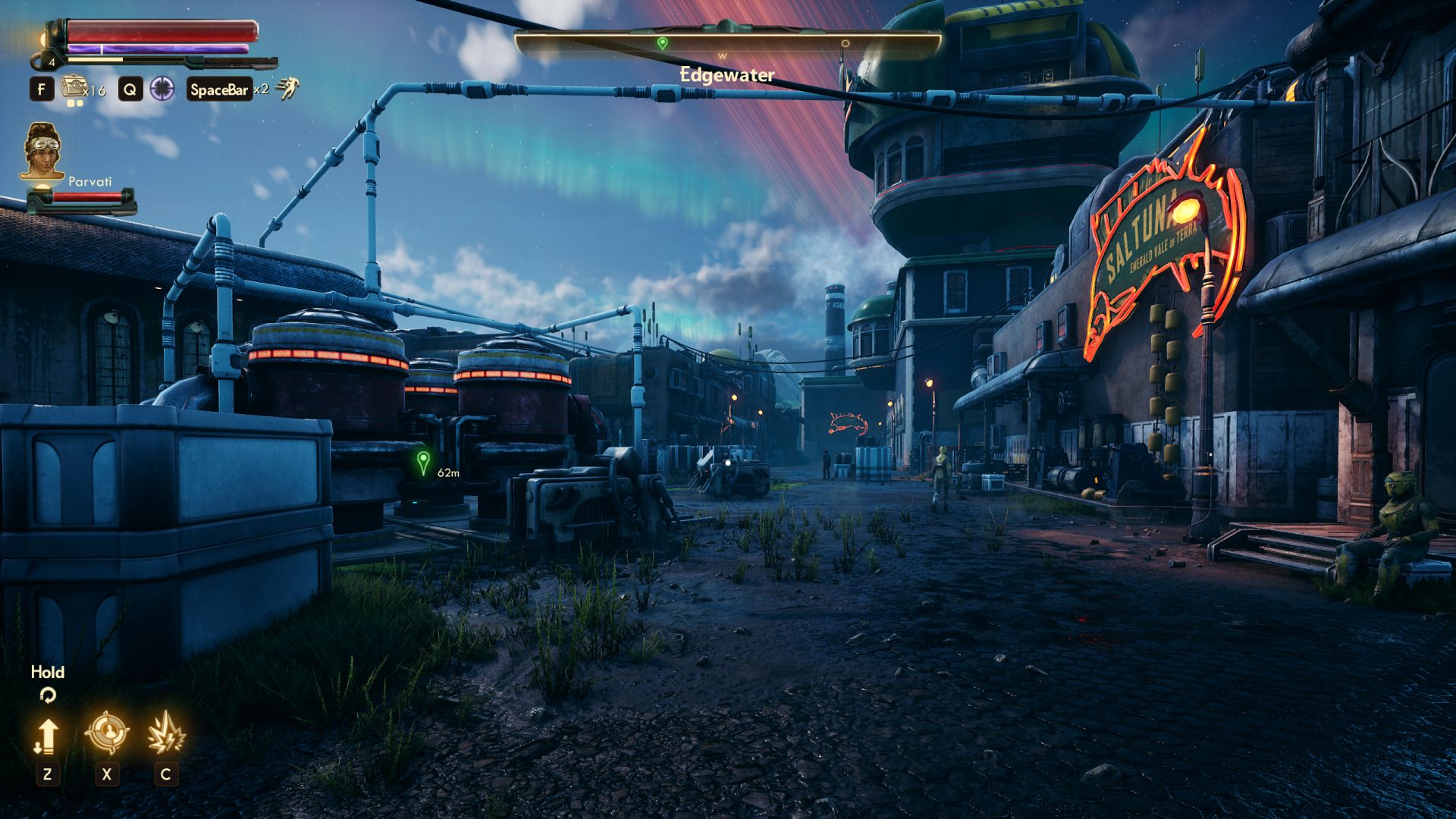Select Parvati's companion portrait
Viewport: 1456px width, 819px height.
click(x=43, y=151)
